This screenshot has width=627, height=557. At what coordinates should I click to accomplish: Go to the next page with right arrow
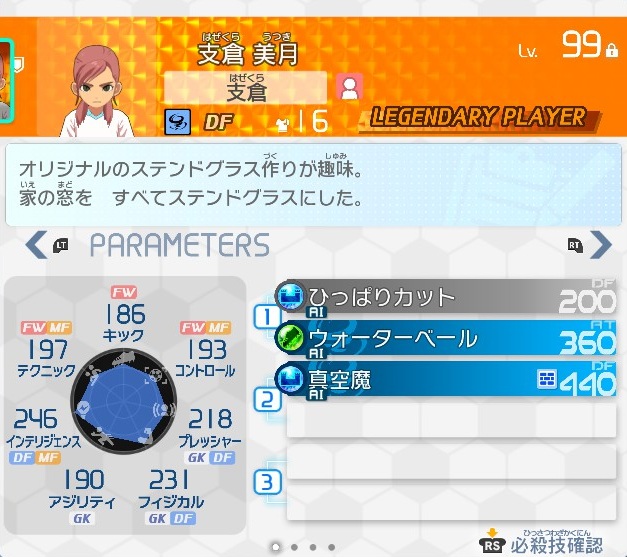pos(600,245)
